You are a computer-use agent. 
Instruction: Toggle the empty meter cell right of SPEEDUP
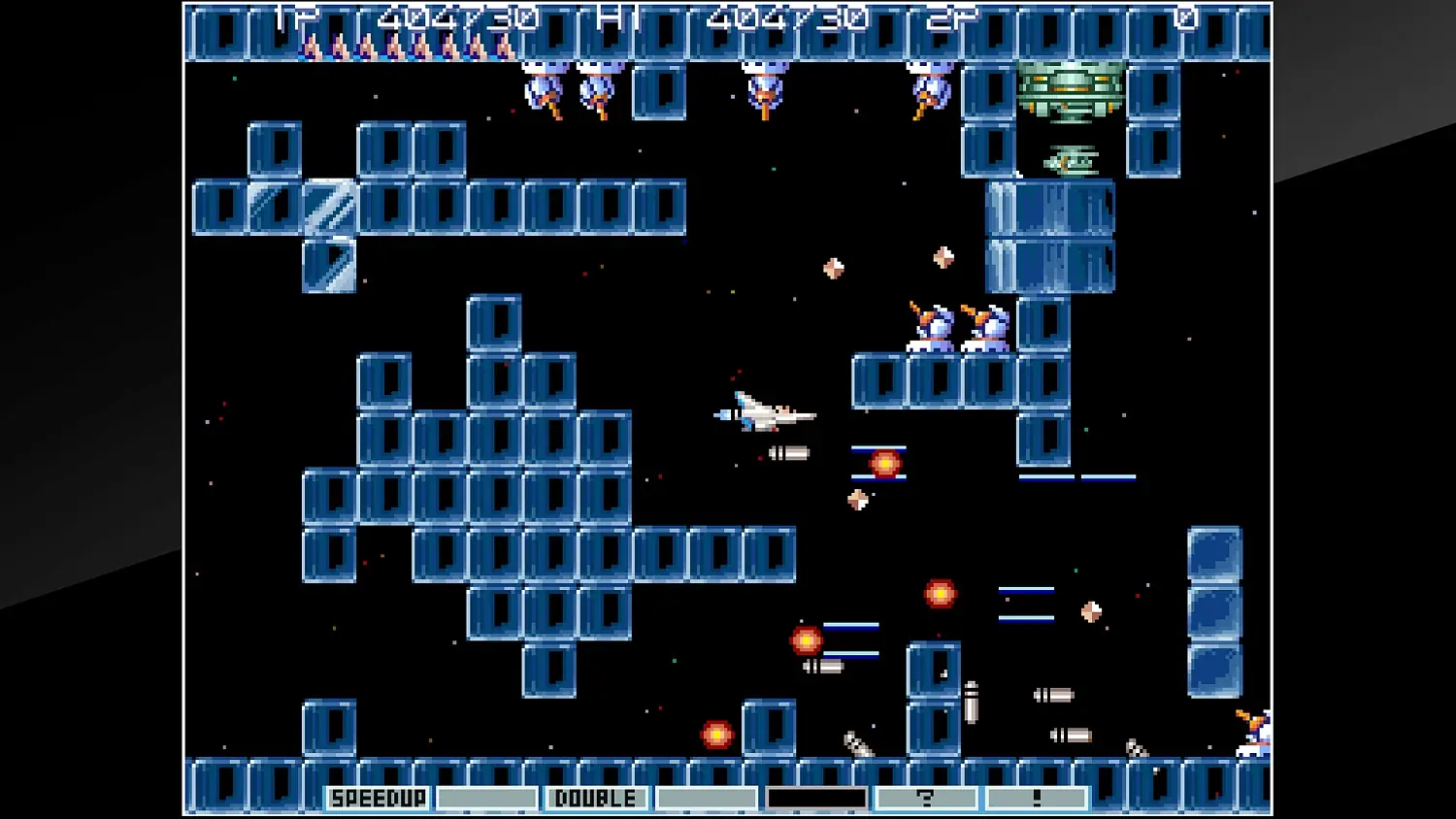pyautogui.click(x=485, y=798)
